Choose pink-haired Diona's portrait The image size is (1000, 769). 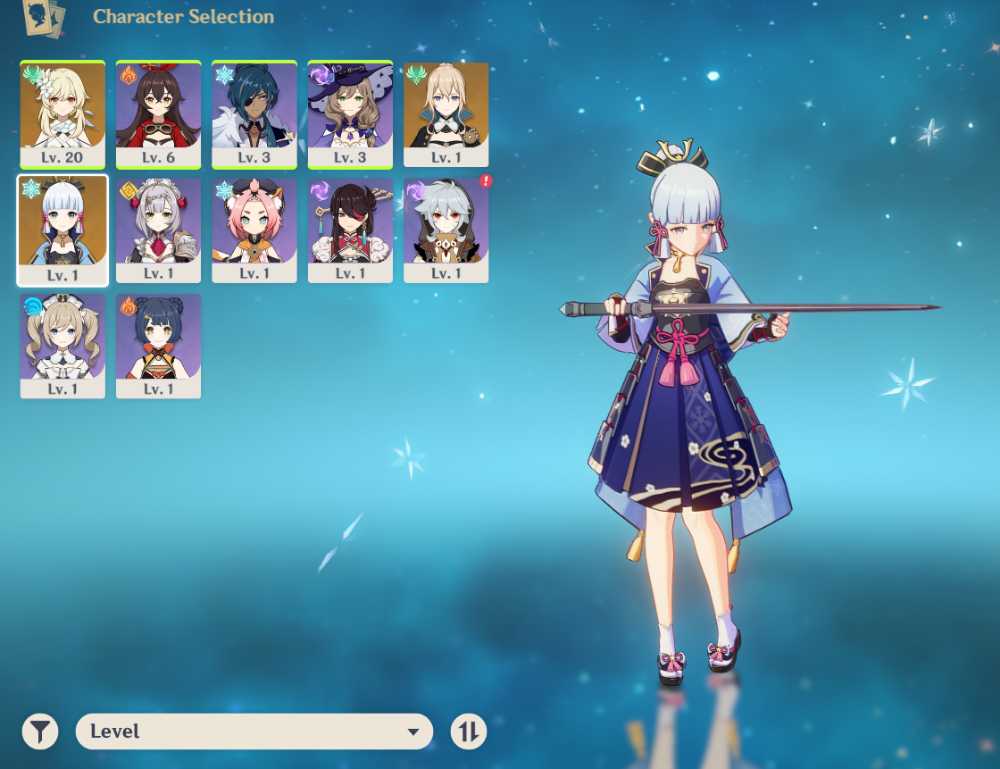pyautogui.click(x=254, y=230)
